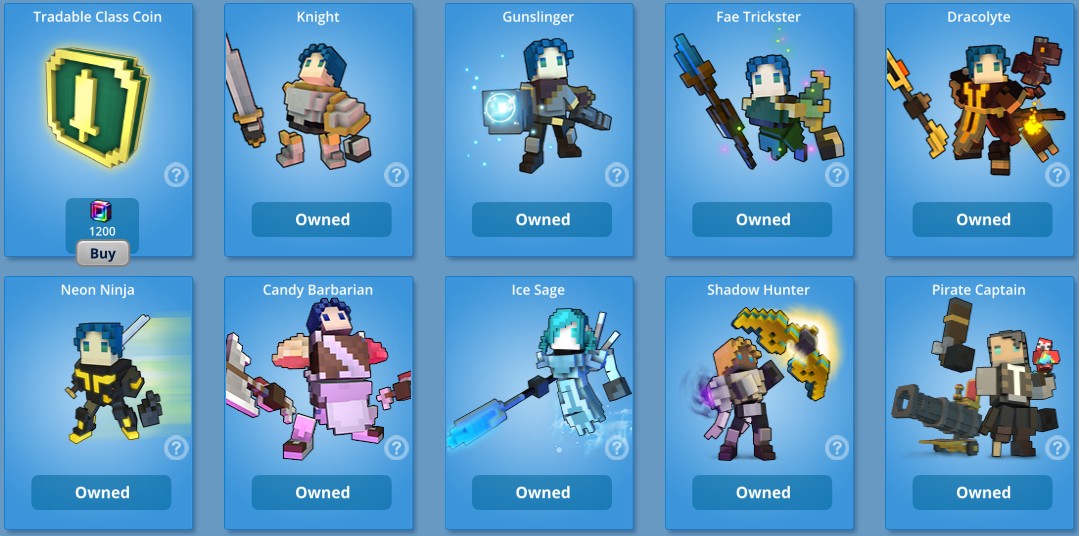Show Neon Ninja info question mark
This screenshot has height=536, width=1079.
pyautogui.click(x=176, y=447)
